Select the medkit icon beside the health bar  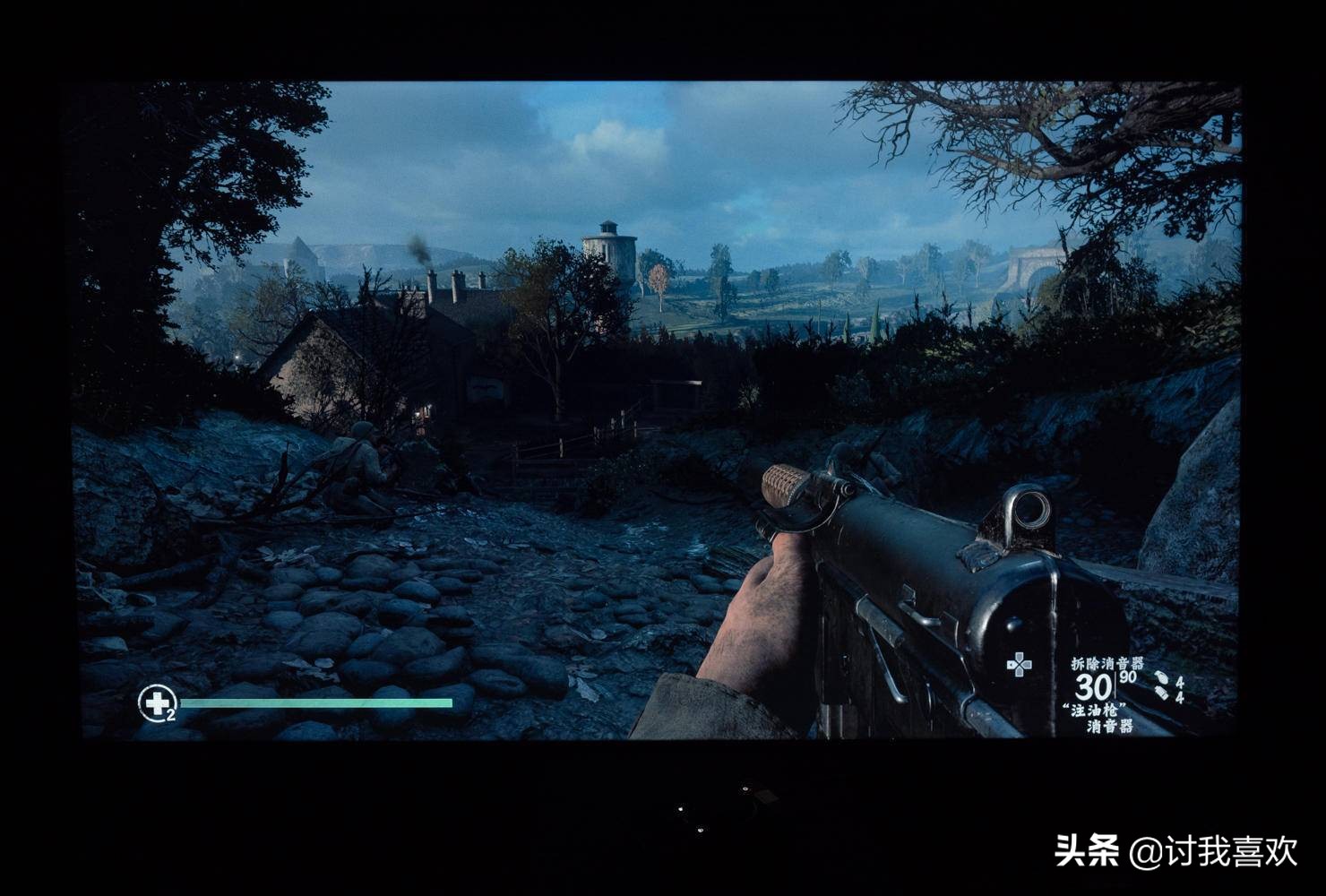156,703
